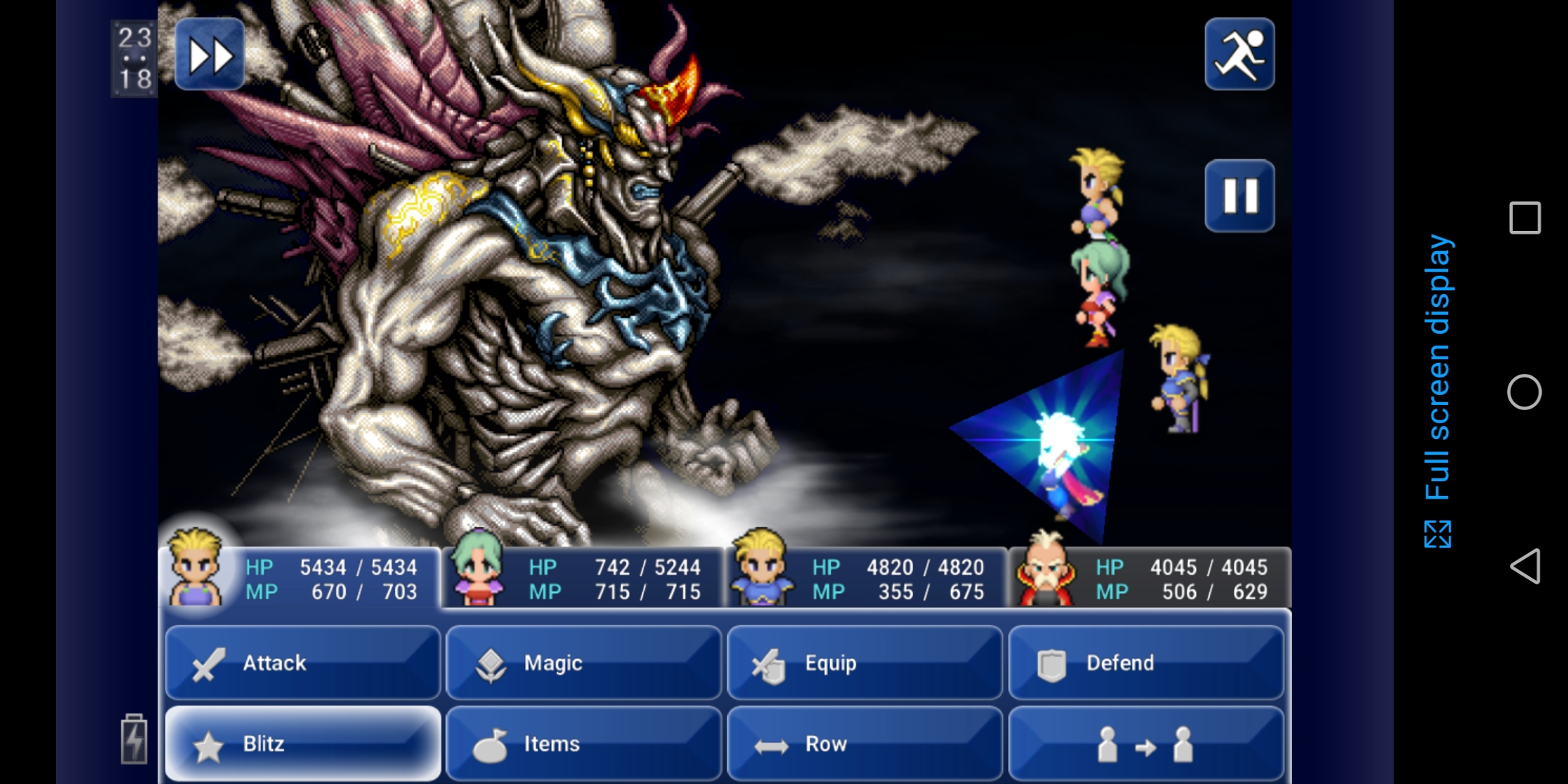
Task: Tap the flee running-man button
Action: (1239, 54)
